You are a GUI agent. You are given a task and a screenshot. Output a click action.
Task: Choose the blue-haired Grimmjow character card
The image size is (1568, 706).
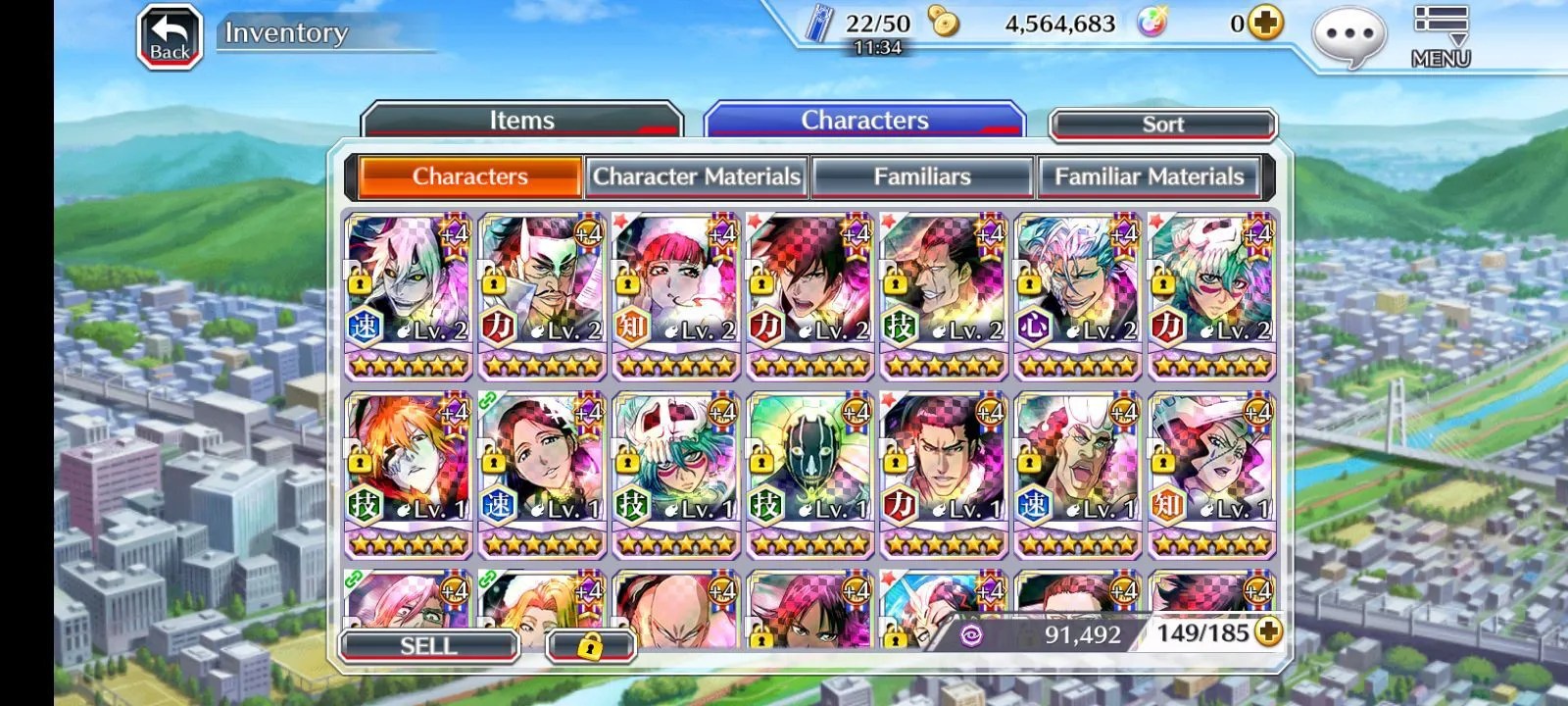coord(1078,294)
